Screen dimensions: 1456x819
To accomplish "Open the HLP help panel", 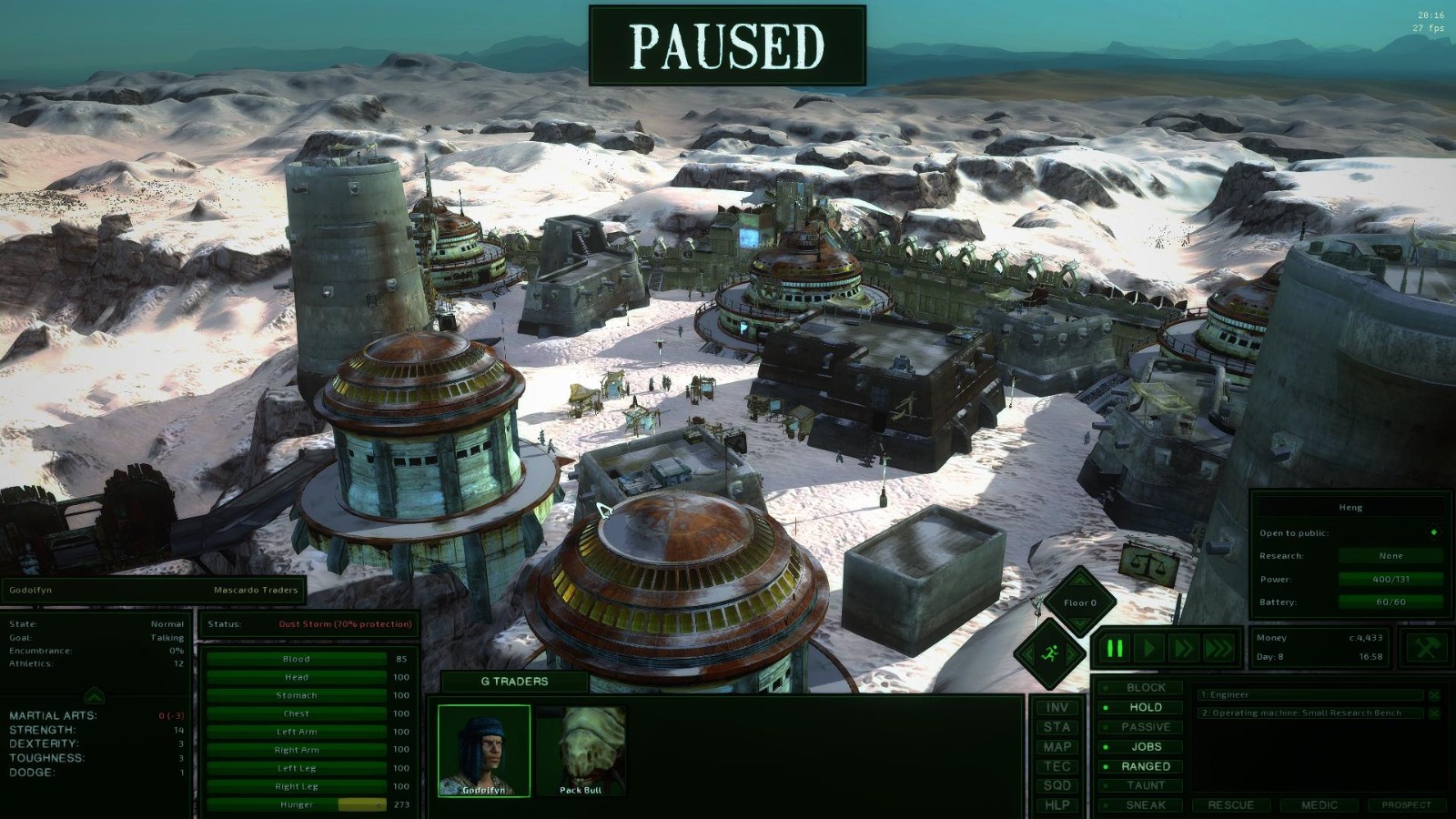I will click(x=1057, y=805).
